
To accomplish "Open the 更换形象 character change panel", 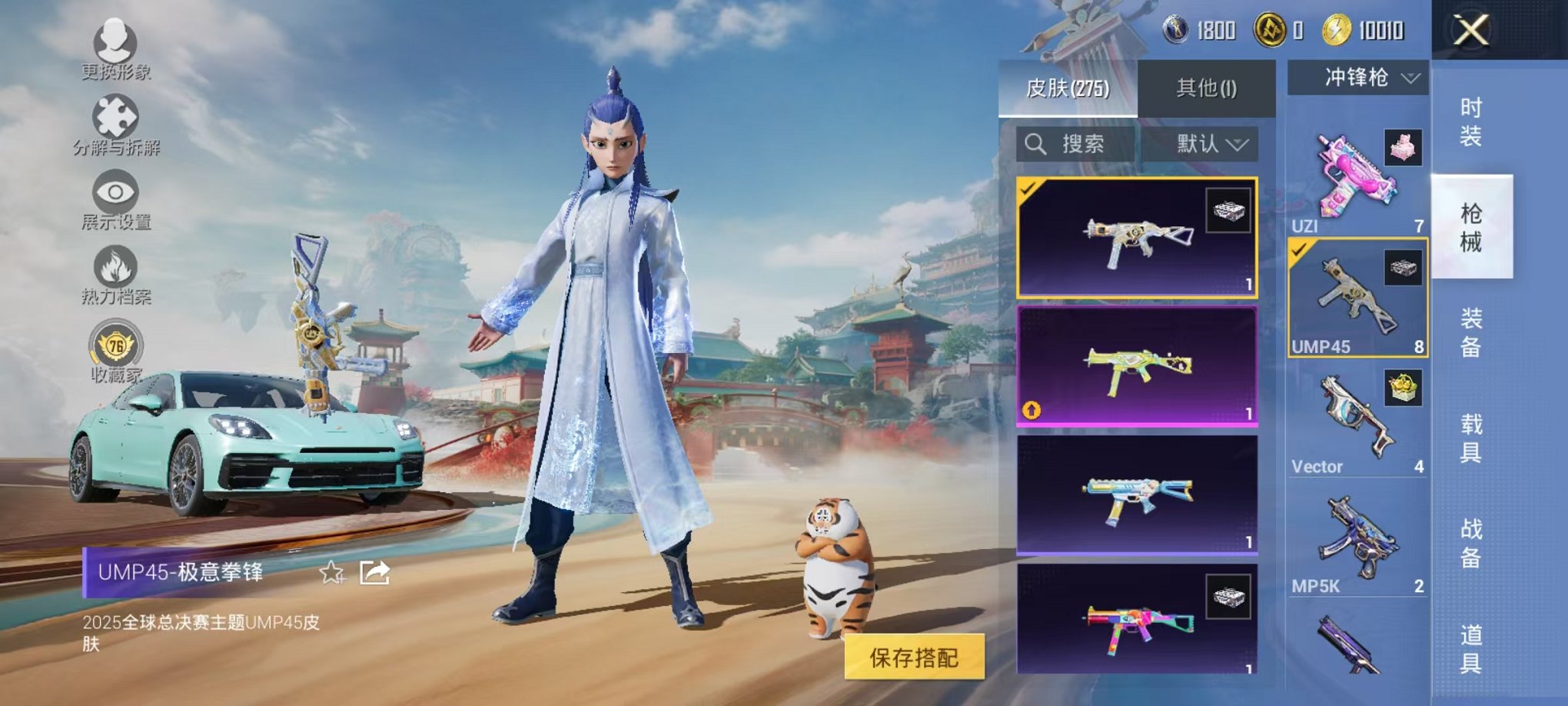I will [114, 48].
